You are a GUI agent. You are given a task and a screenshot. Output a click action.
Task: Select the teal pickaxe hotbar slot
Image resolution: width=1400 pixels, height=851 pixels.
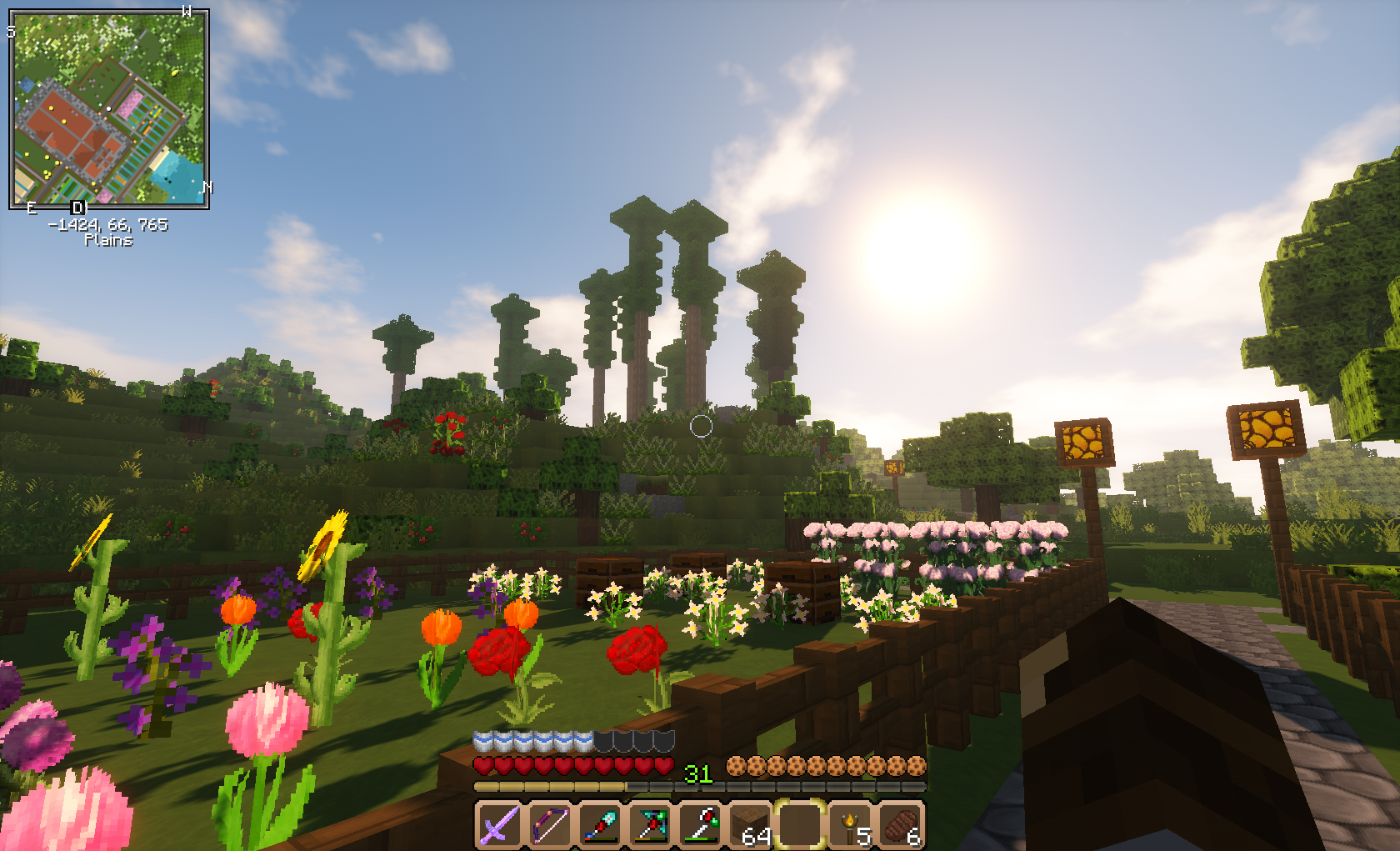click(x=651, y=825)
